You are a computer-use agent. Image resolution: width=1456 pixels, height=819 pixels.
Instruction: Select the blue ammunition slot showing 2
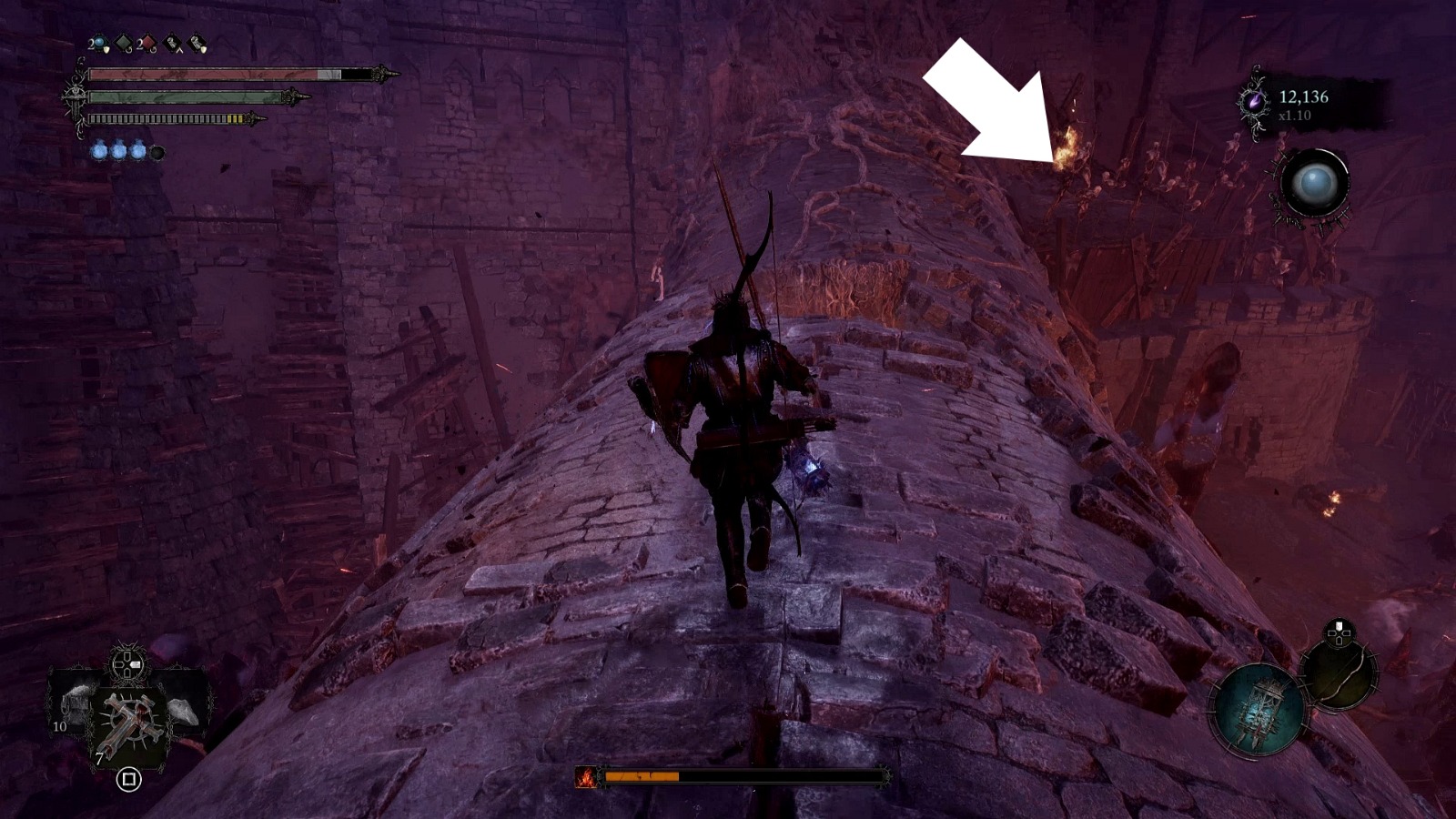pos(99,42)
